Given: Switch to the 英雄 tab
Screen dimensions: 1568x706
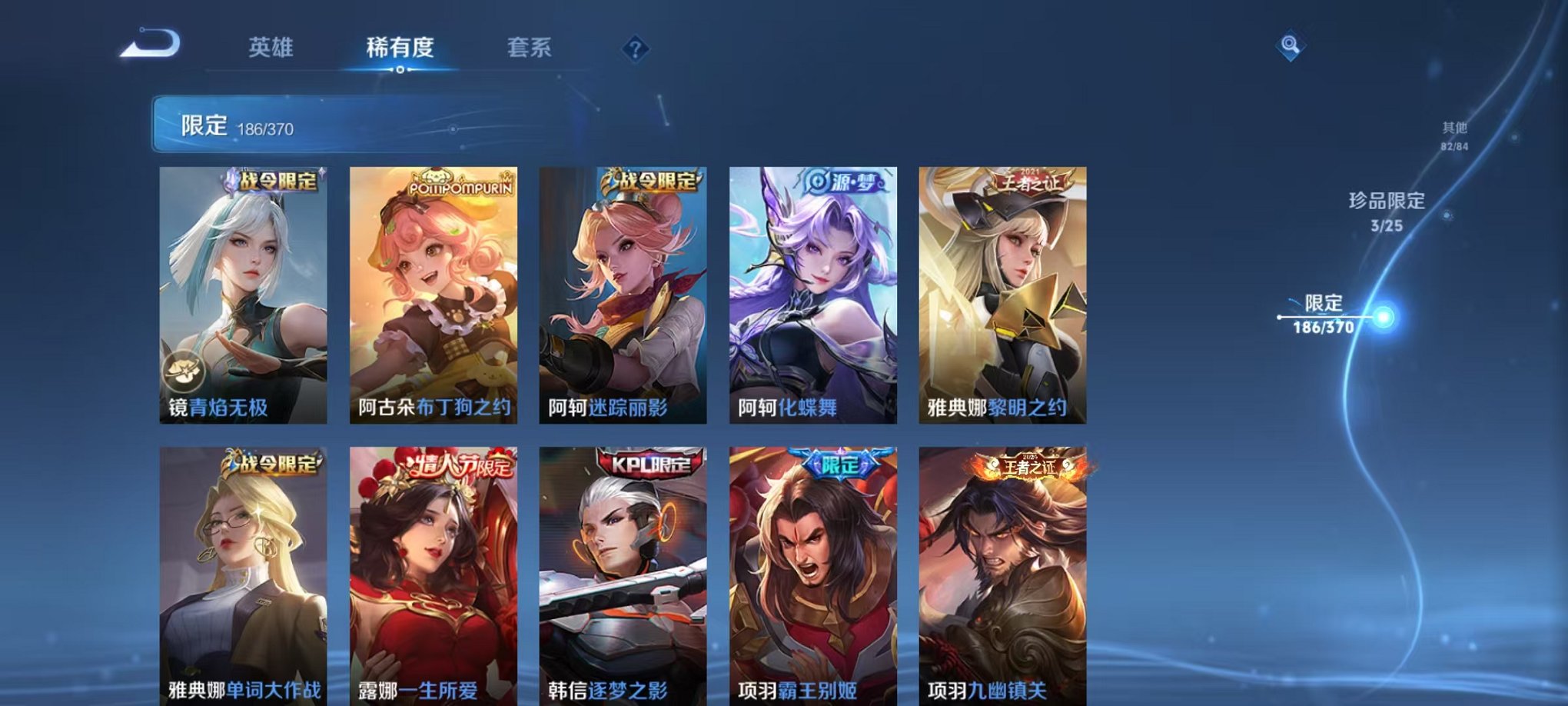Looking at the screenshot, I should pos(273,46).
